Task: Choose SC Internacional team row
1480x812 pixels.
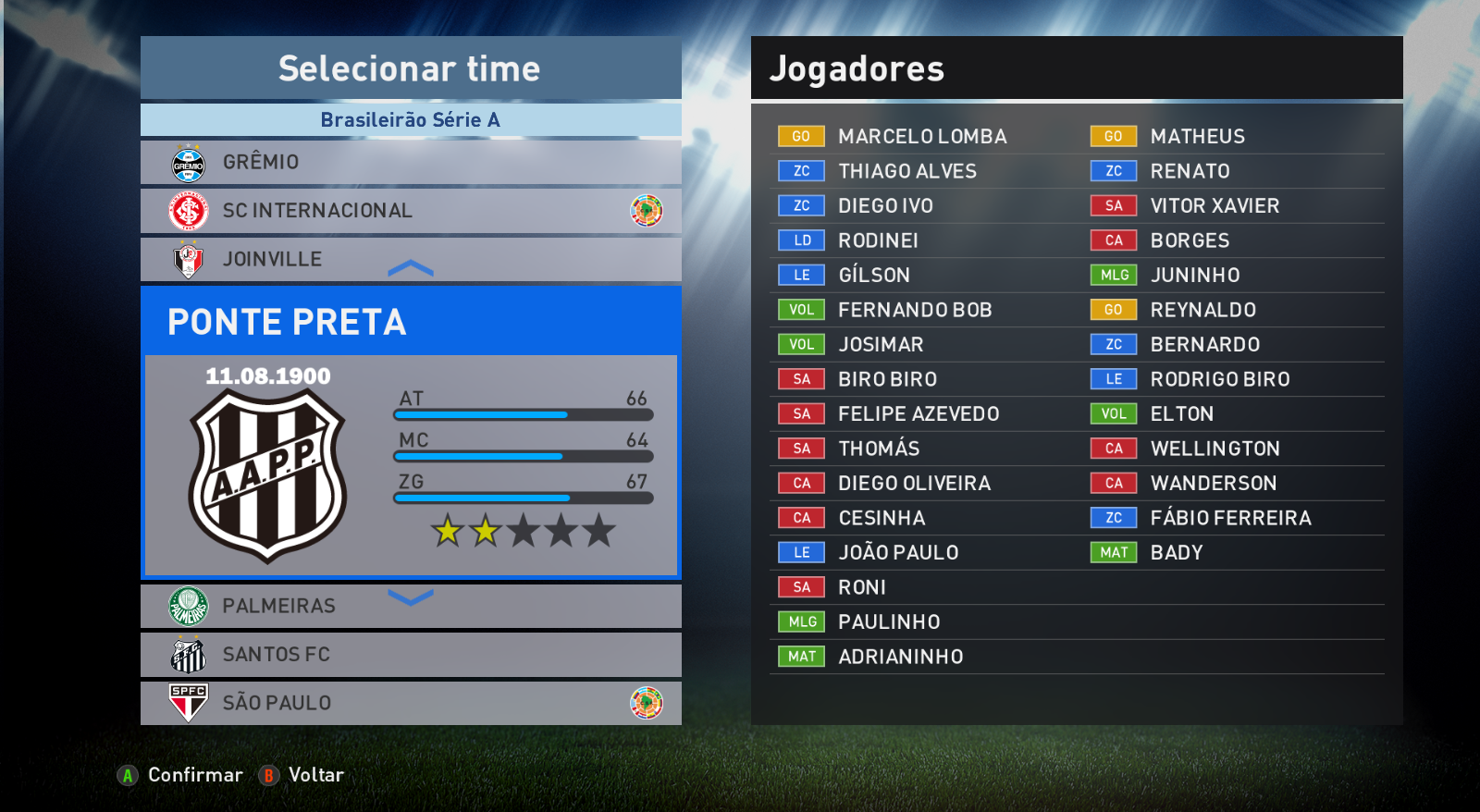Action: [x=410, y=211]
